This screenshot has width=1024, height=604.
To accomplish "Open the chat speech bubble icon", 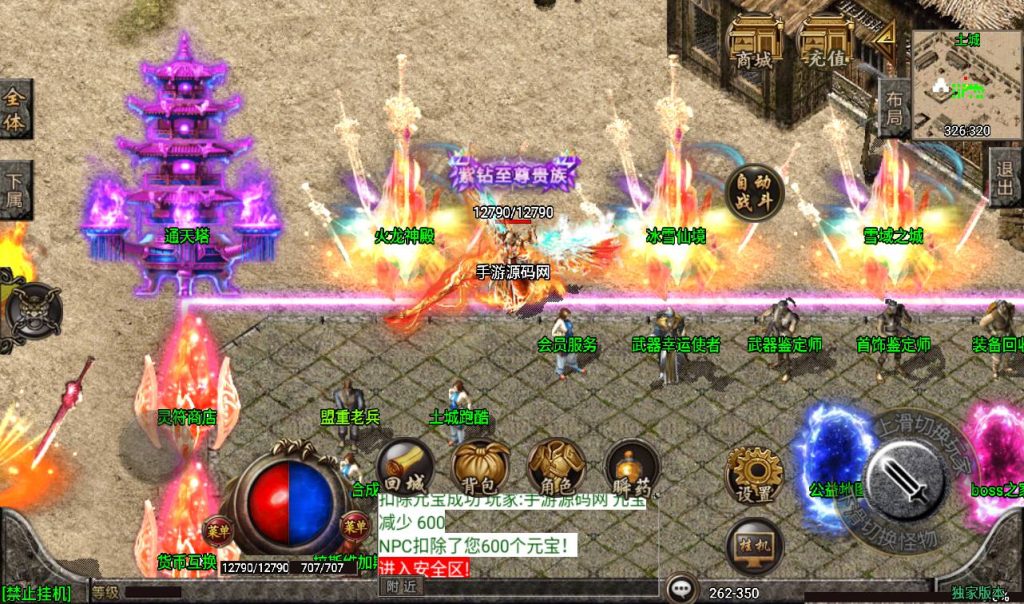I will click(682, 588).
